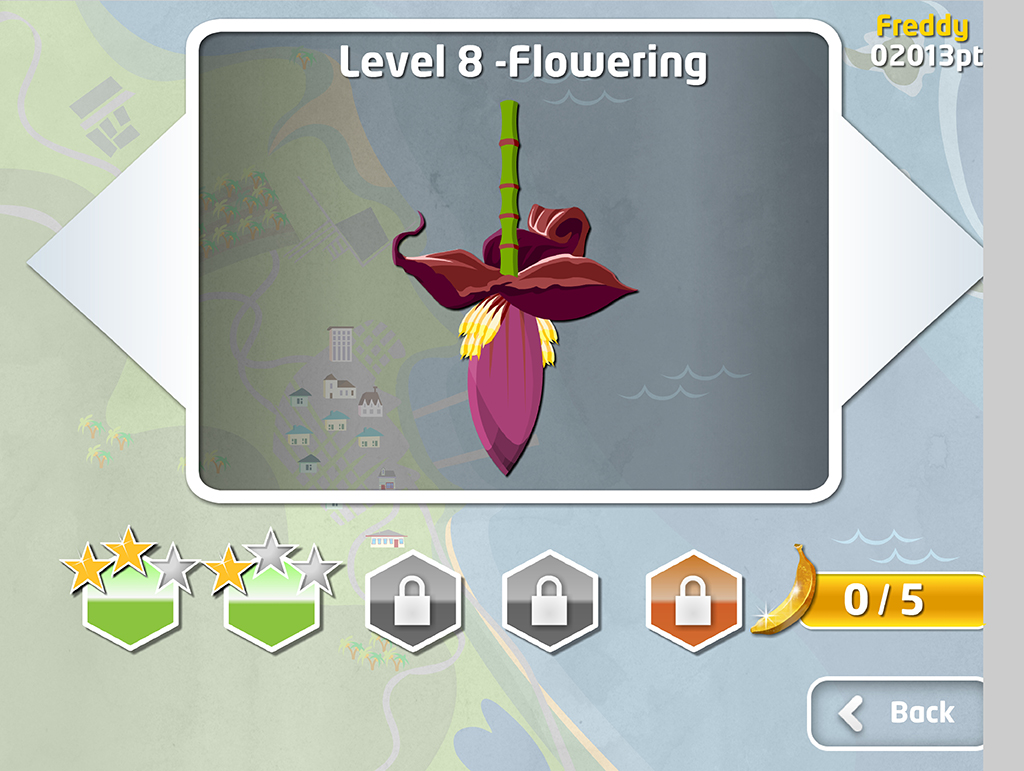
Task: Choose the orange locked hexagon stage
Action: 693,601
